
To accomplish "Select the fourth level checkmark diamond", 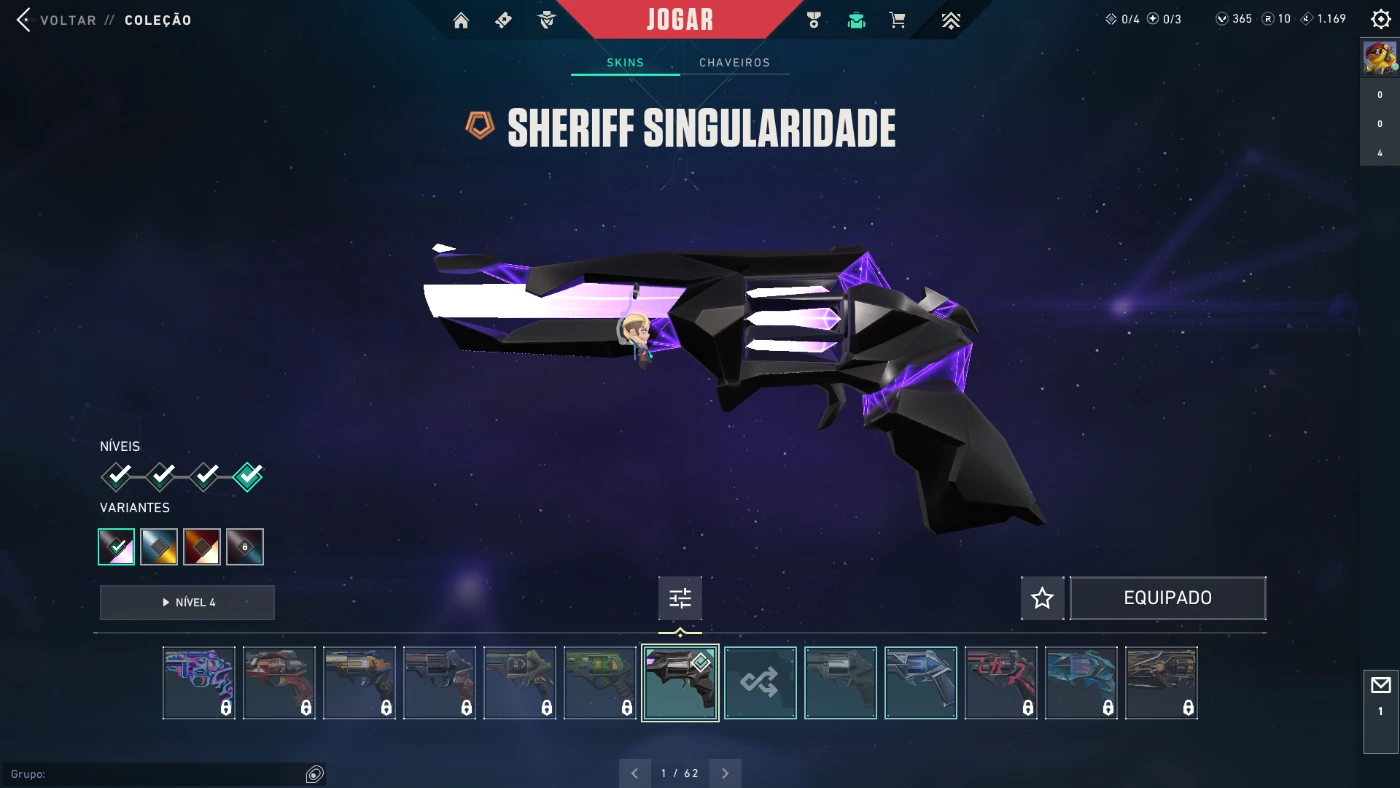I will click(x=248, y=476).
